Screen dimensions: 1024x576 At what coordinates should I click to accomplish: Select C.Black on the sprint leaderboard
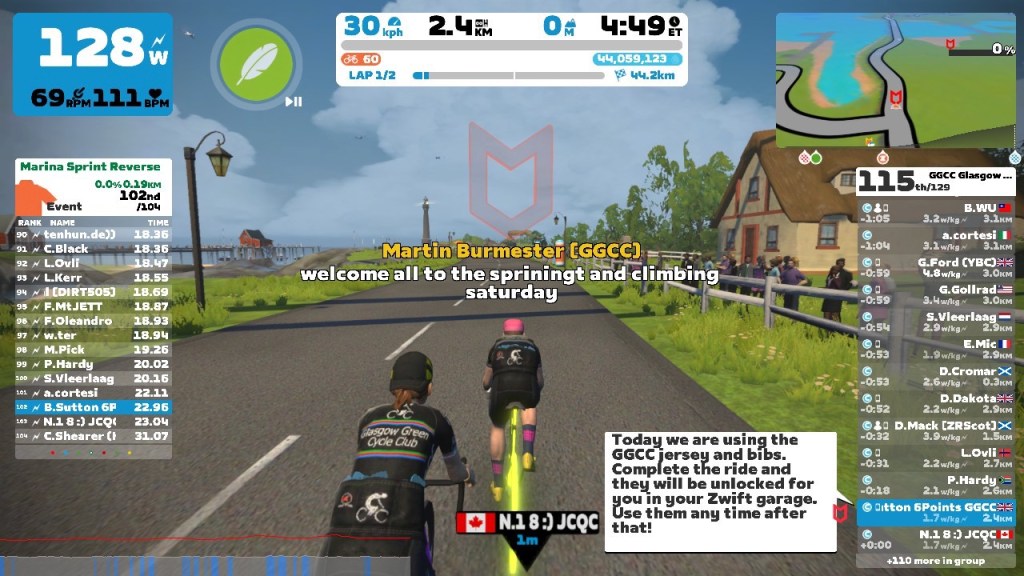[x=94, y=248]
